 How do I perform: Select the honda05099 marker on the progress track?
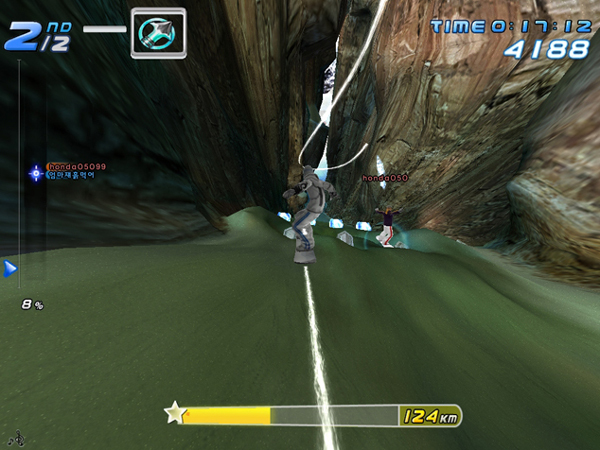[x=36, y=173]
